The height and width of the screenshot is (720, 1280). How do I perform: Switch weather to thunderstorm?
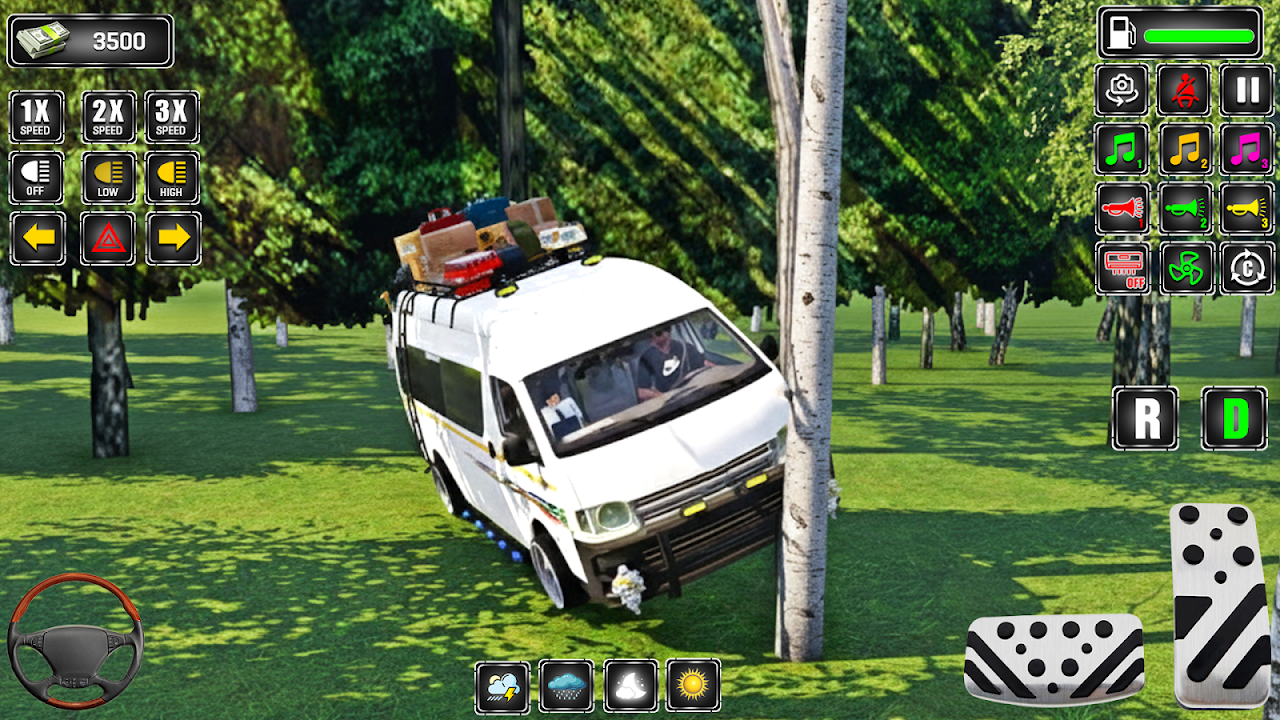click(x=502, y=686)
